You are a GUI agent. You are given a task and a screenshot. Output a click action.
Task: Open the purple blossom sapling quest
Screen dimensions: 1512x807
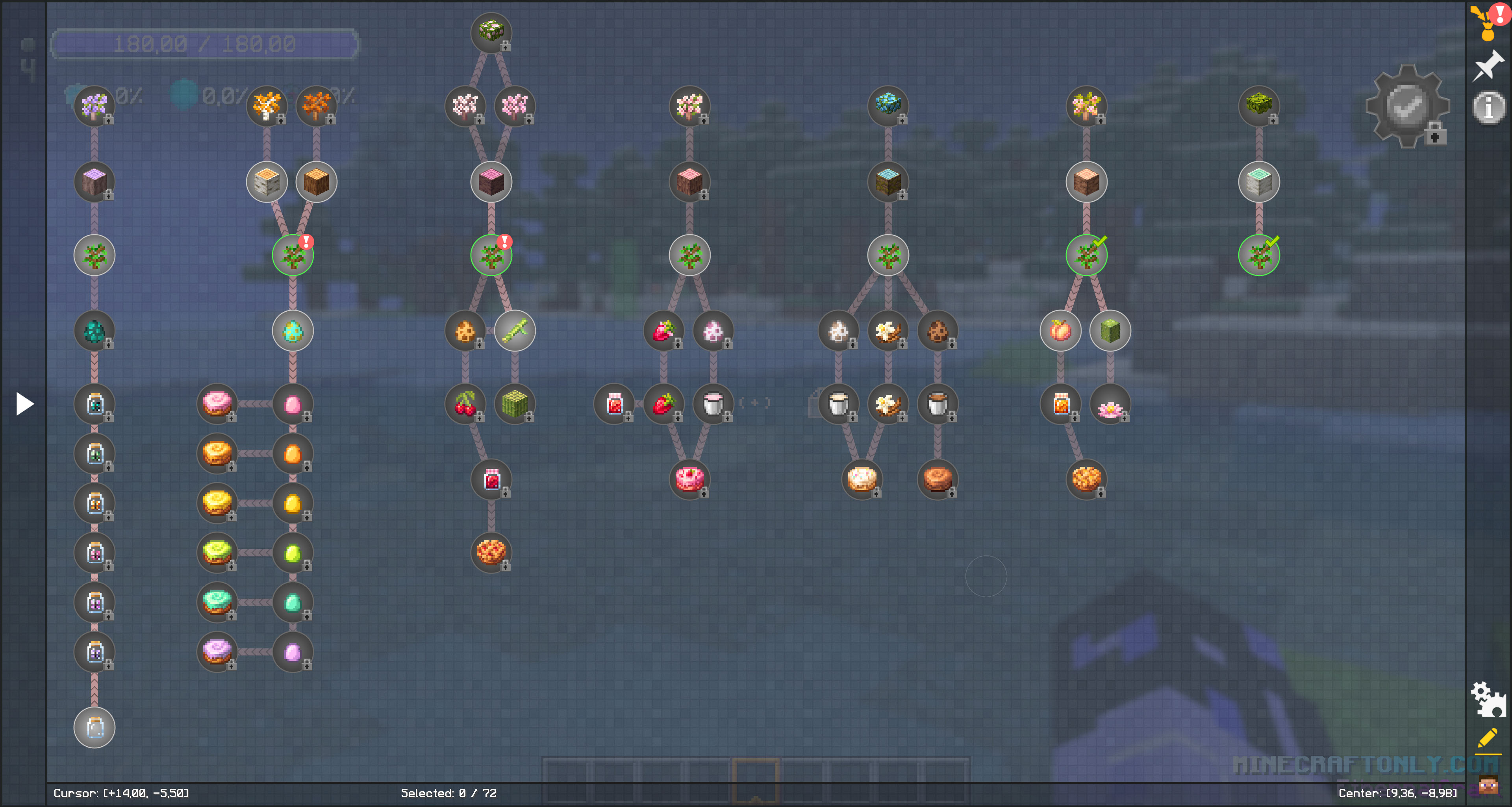coord(94,106)
